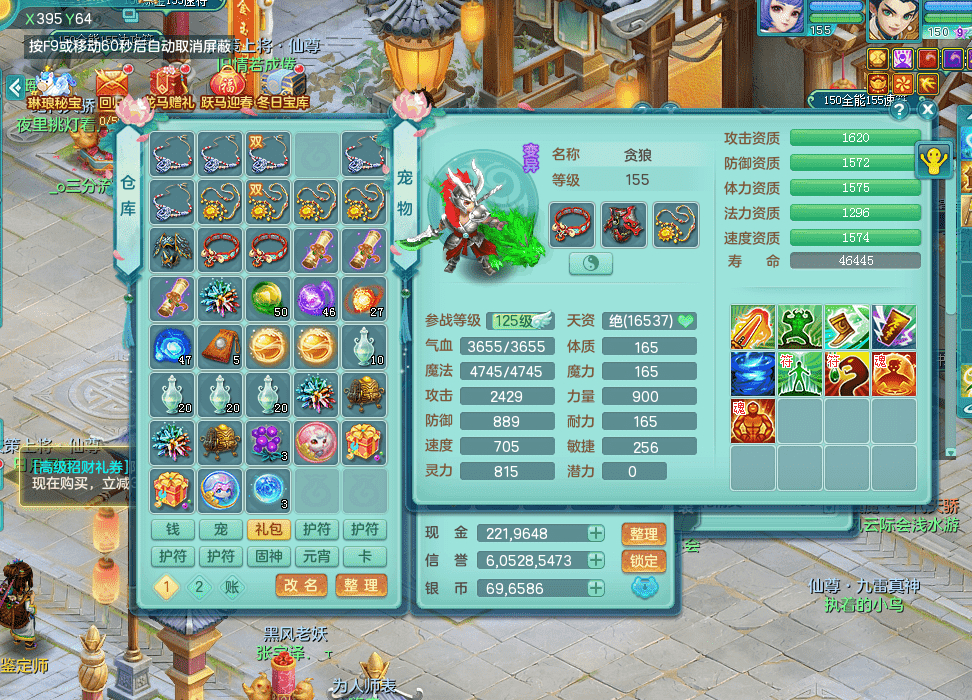Screen dimensions: 972x700
Task: Select the pet's red collar equipment slot
Action: click(x=572, y=224)
